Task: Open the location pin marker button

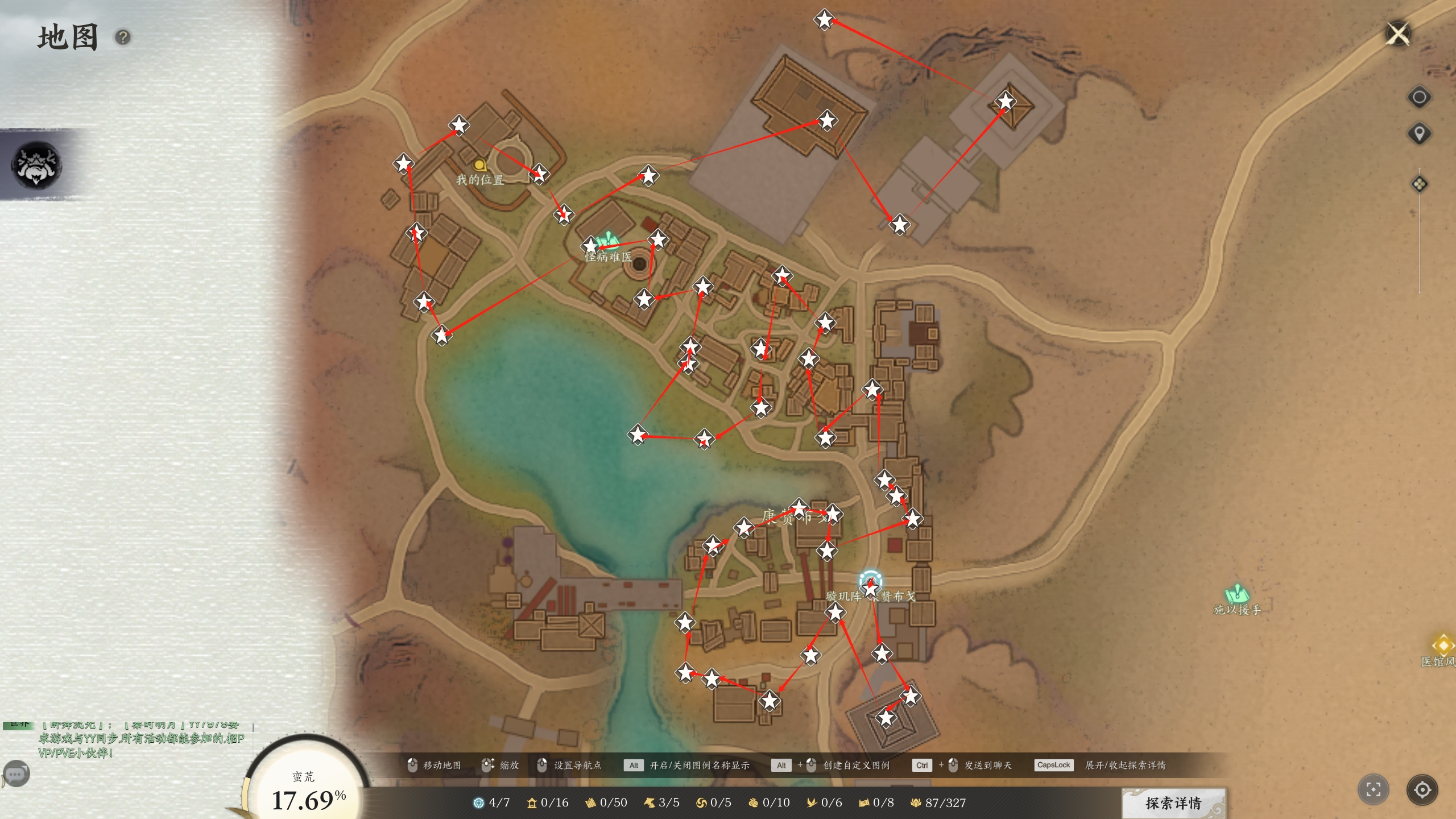Action: click(x=1419, y=134)
